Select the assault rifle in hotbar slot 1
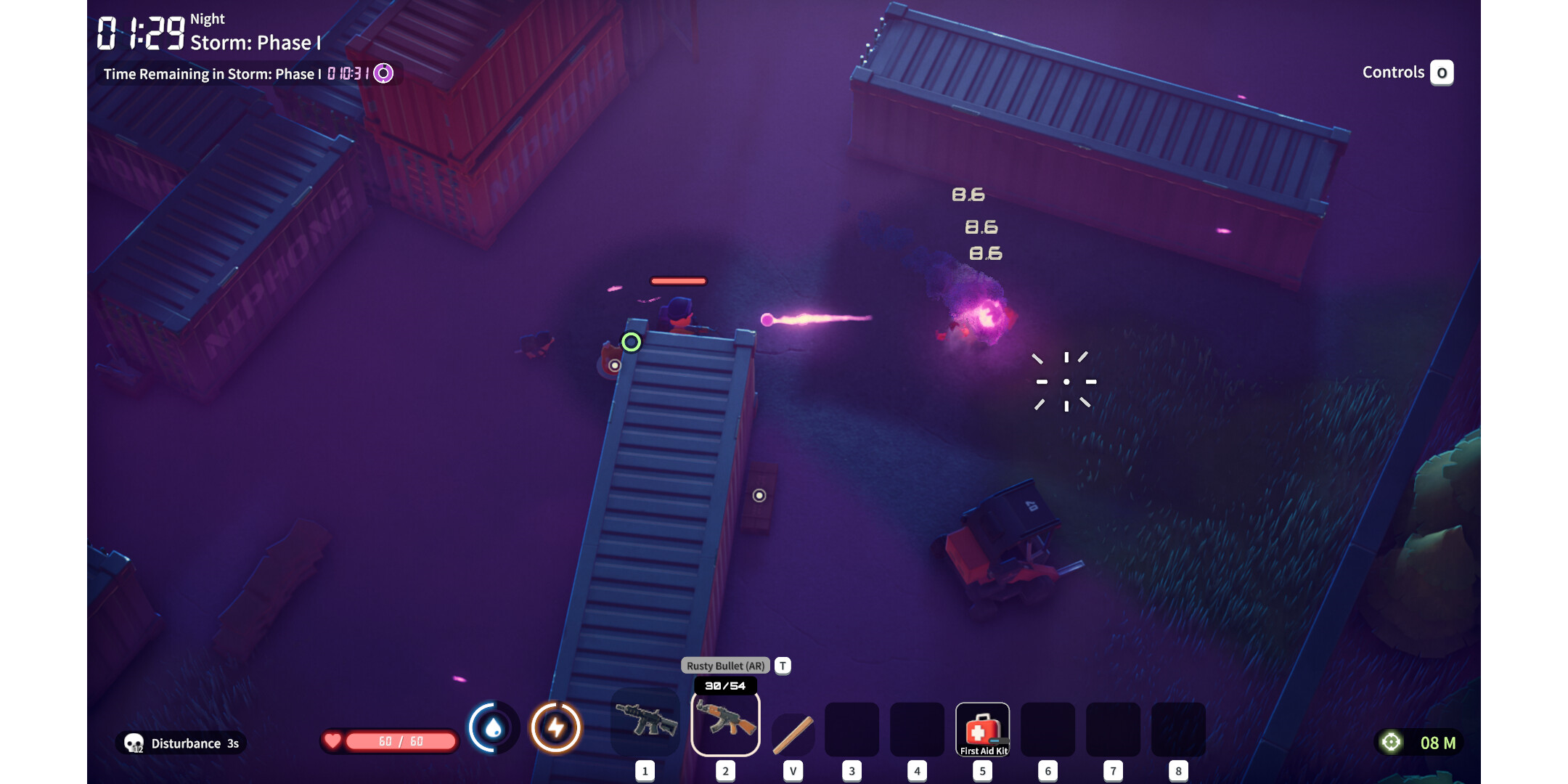The image size is (1568, 784). 645,722
